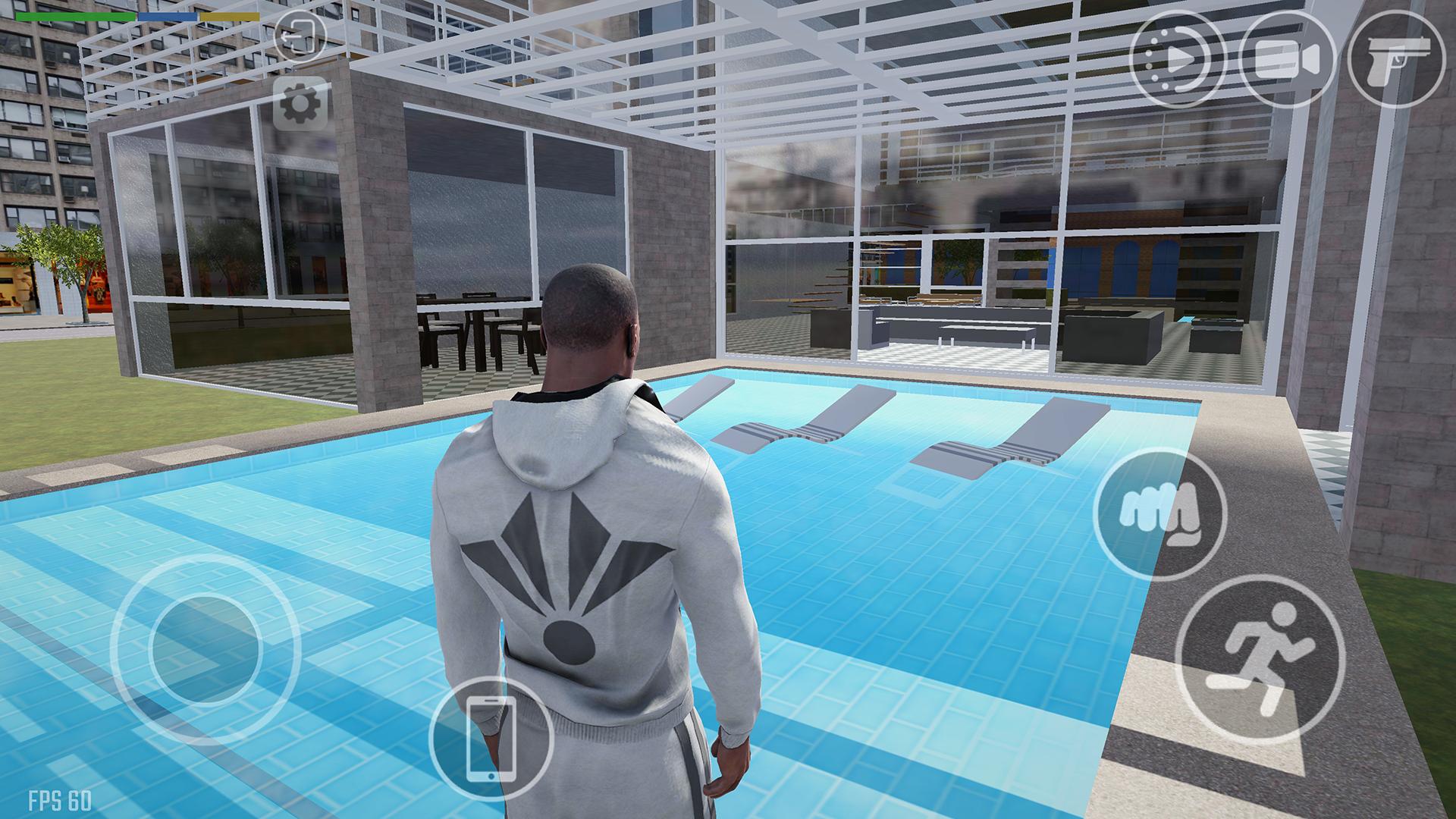Open the settings gear menu
The height and width of the screenshot is (819, 1456).
tap(300, 103)
